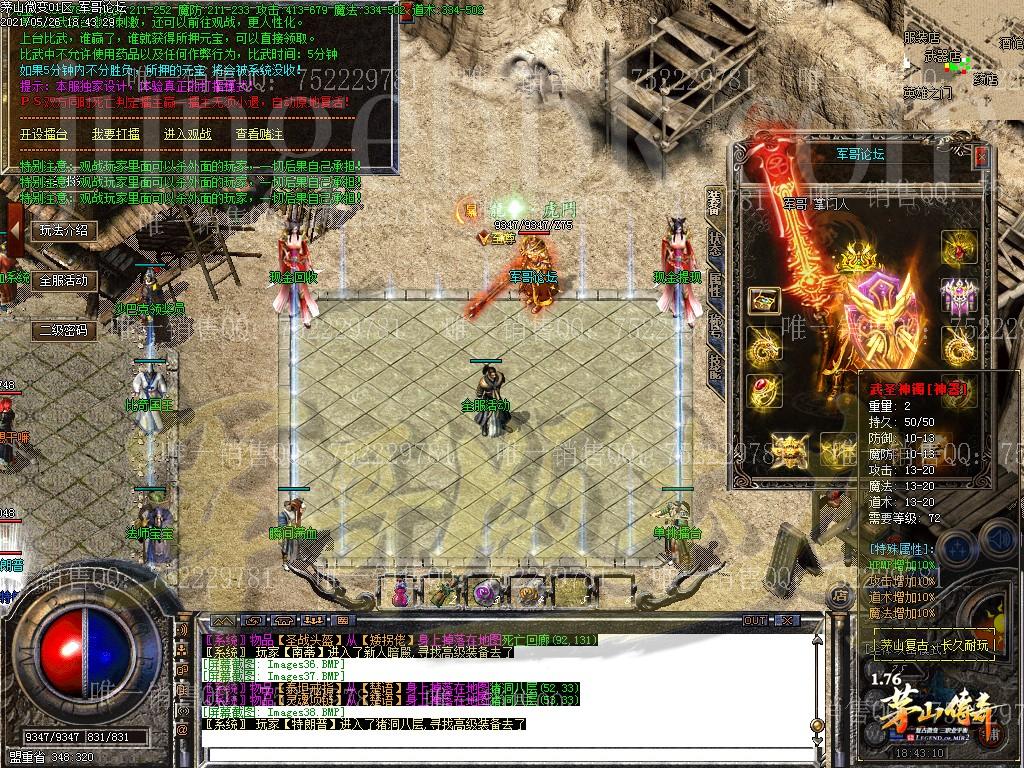
Task: Select the golden helmet slot at panel bottom
Action: [789, 449]
